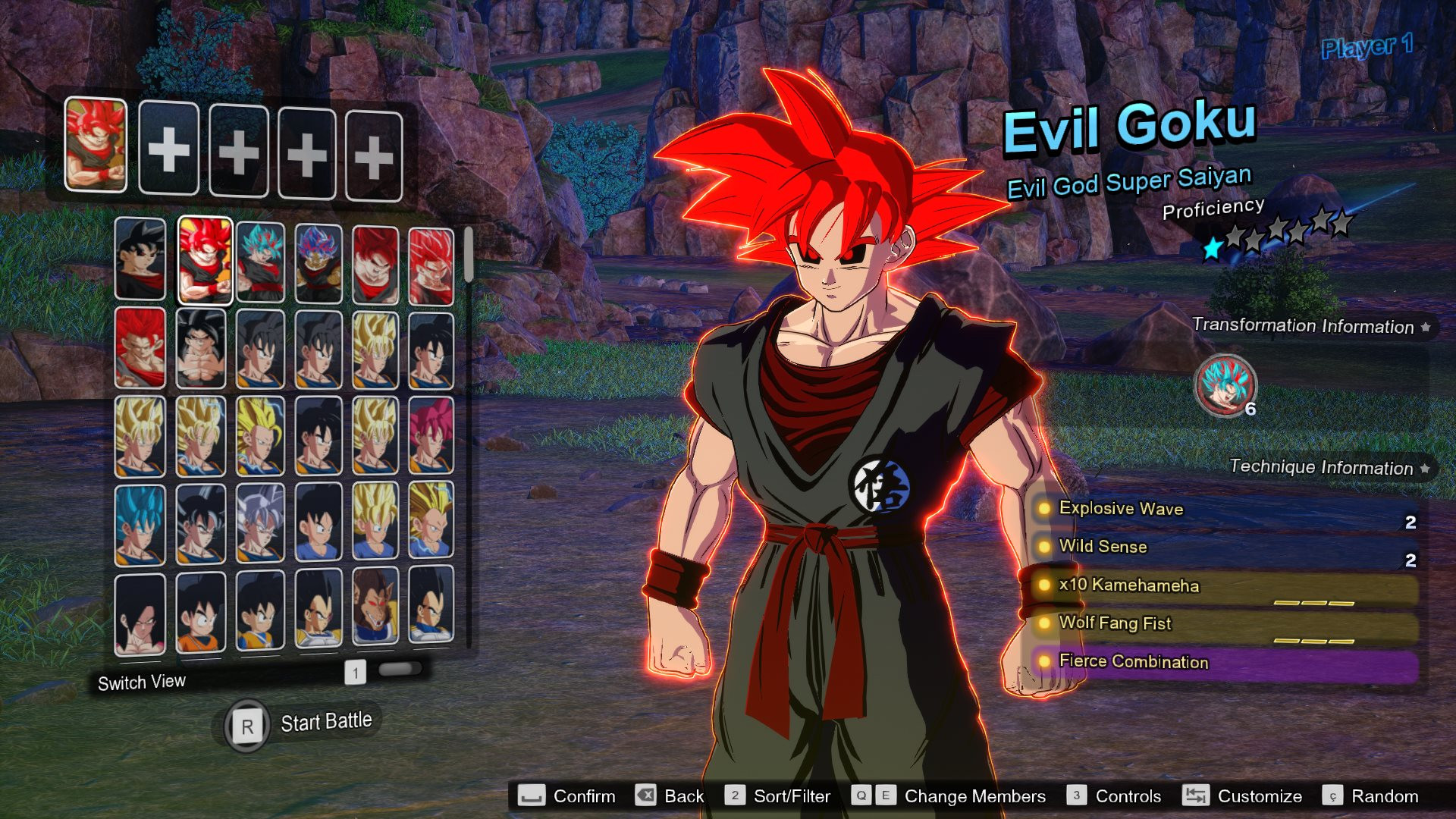Click Customize in the bottom bar
The image size is (1456, 819).
[1259, 796]
